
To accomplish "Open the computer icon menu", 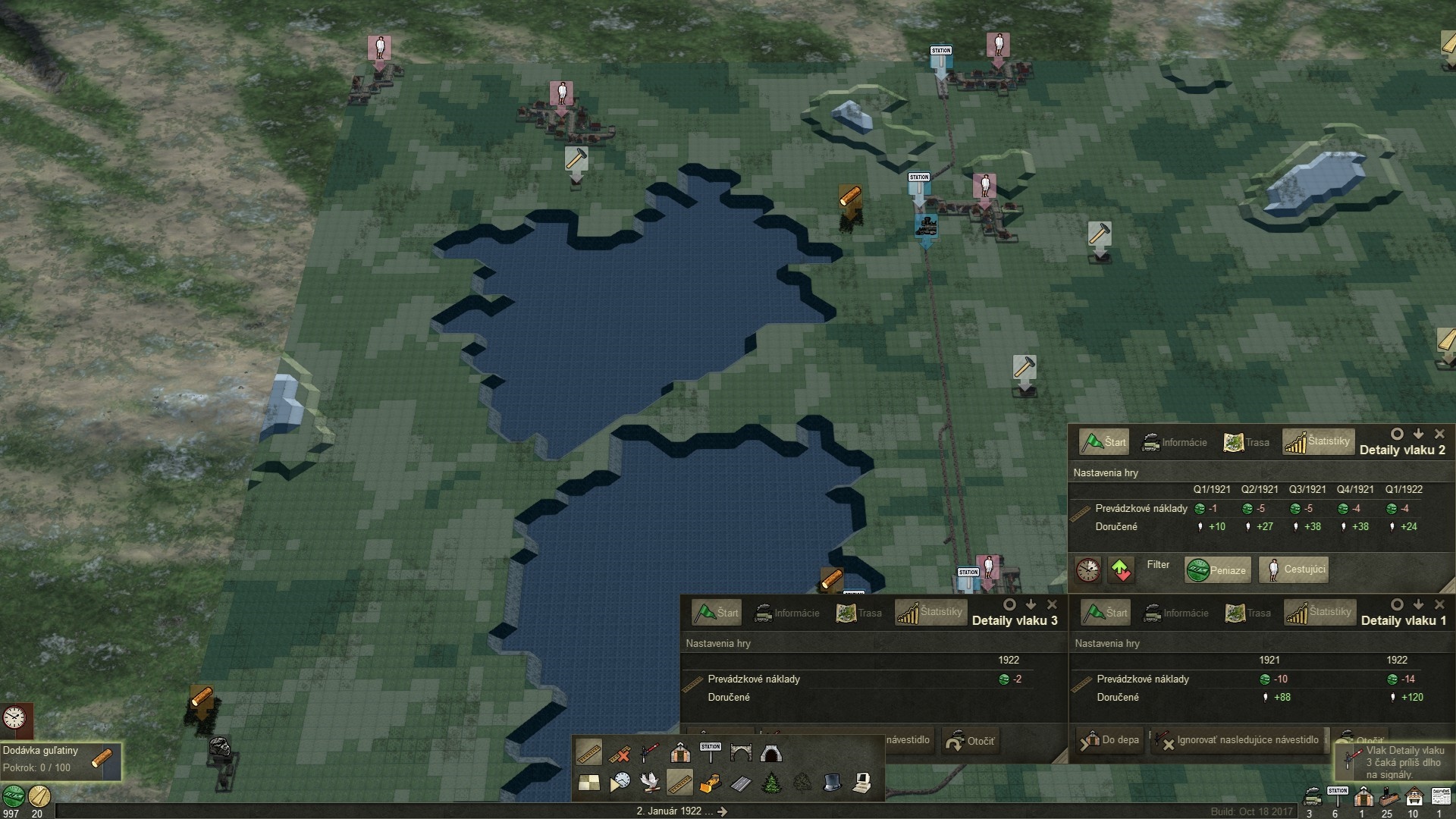I will (x=861, y=783).
